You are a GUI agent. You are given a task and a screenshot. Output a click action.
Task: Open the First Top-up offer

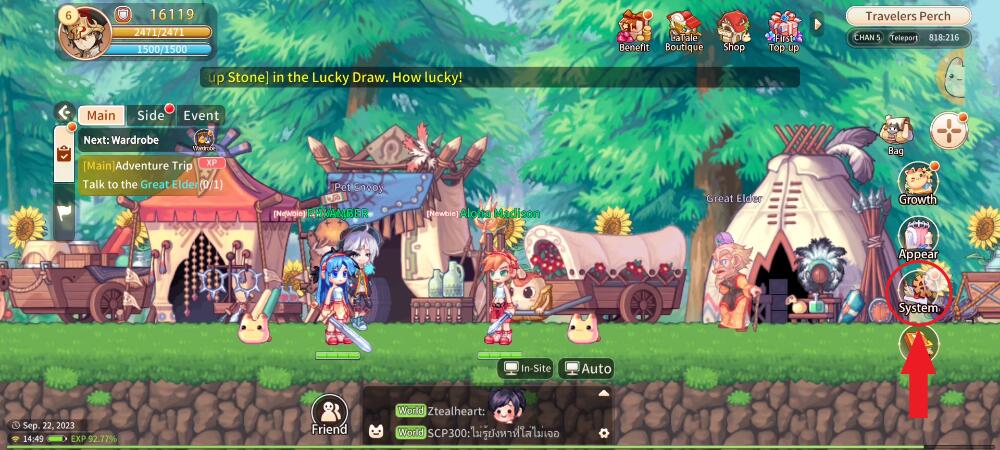coord(785,30)
